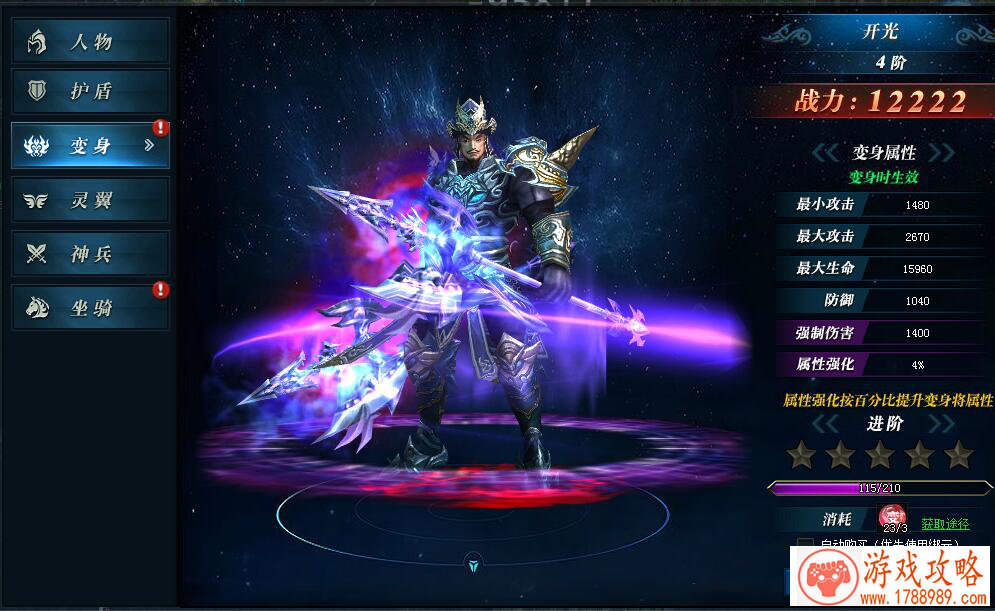
Task: Show the 灵翼 wings tab
Action: coord(90,200)
